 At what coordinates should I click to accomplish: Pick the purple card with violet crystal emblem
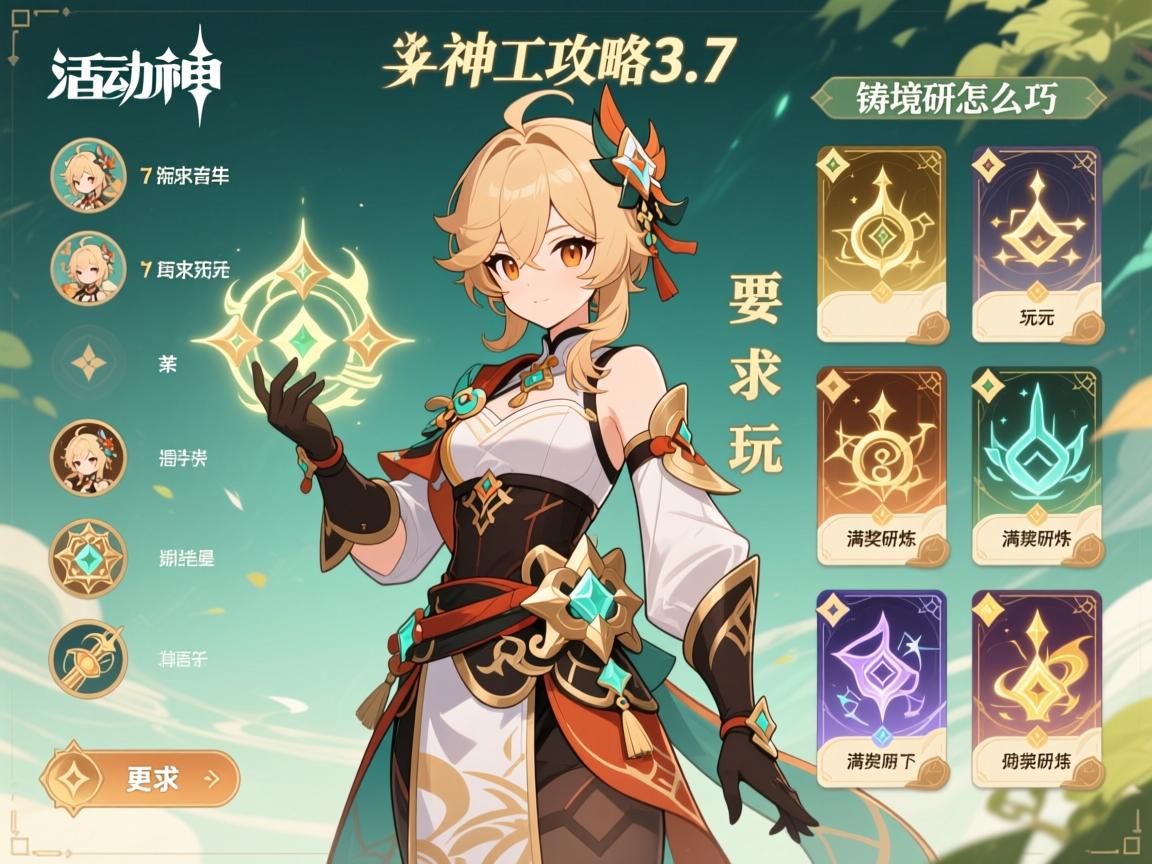tap(881, 688)
